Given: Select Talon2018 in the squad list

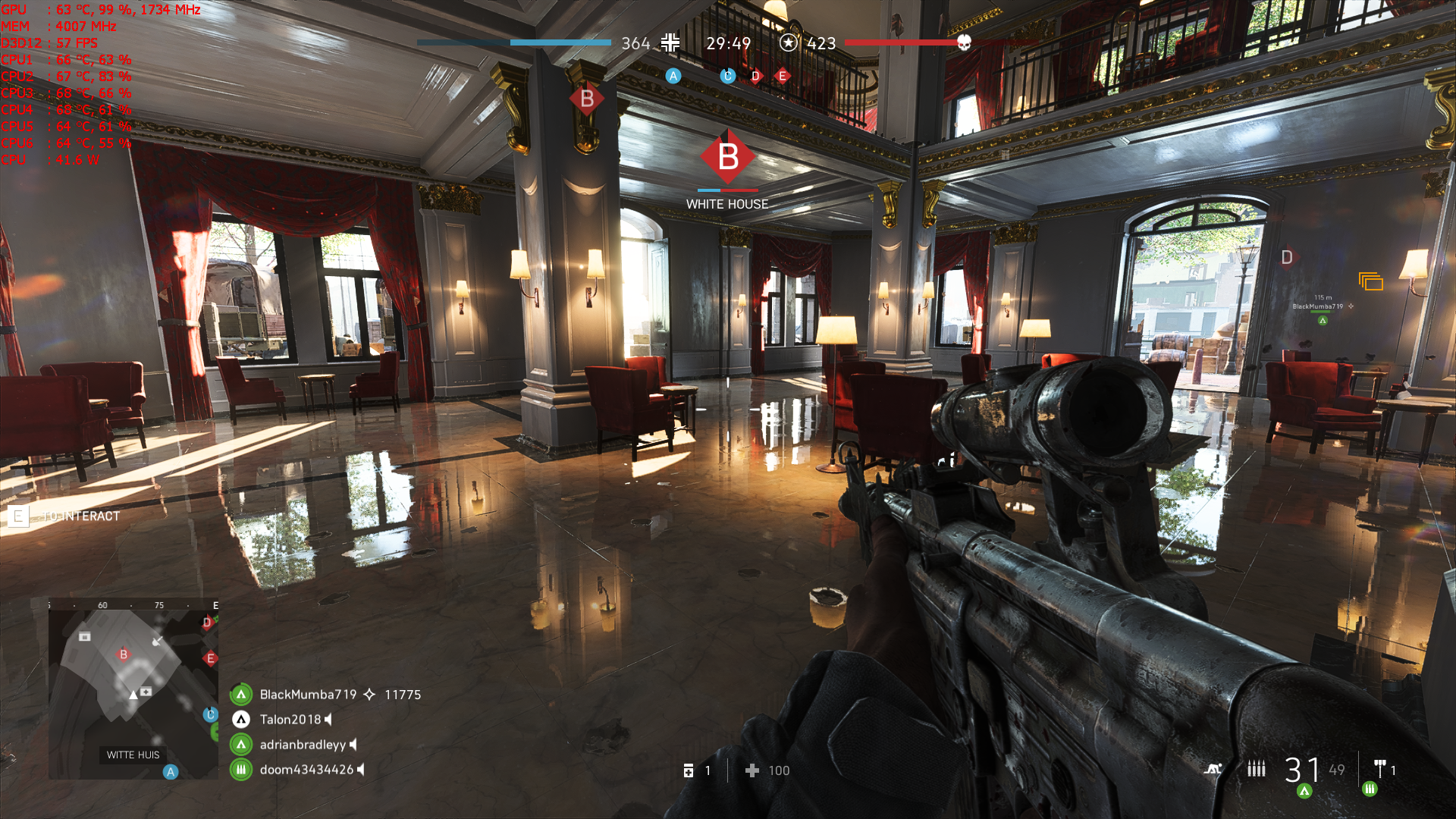Looking at the screenshot, I should click(290, 720).
